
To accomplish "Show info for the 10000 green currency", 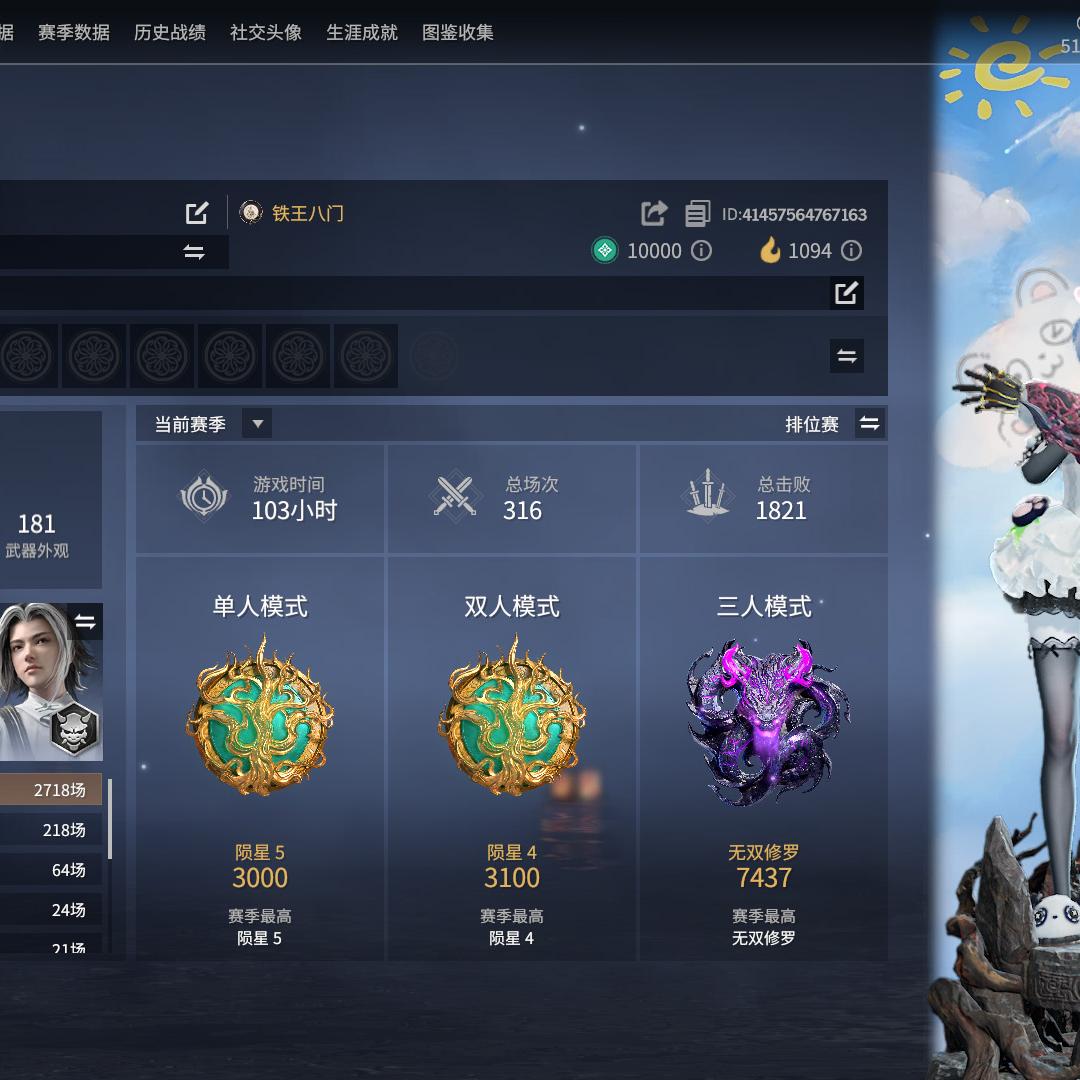I will tap(702, 251).
